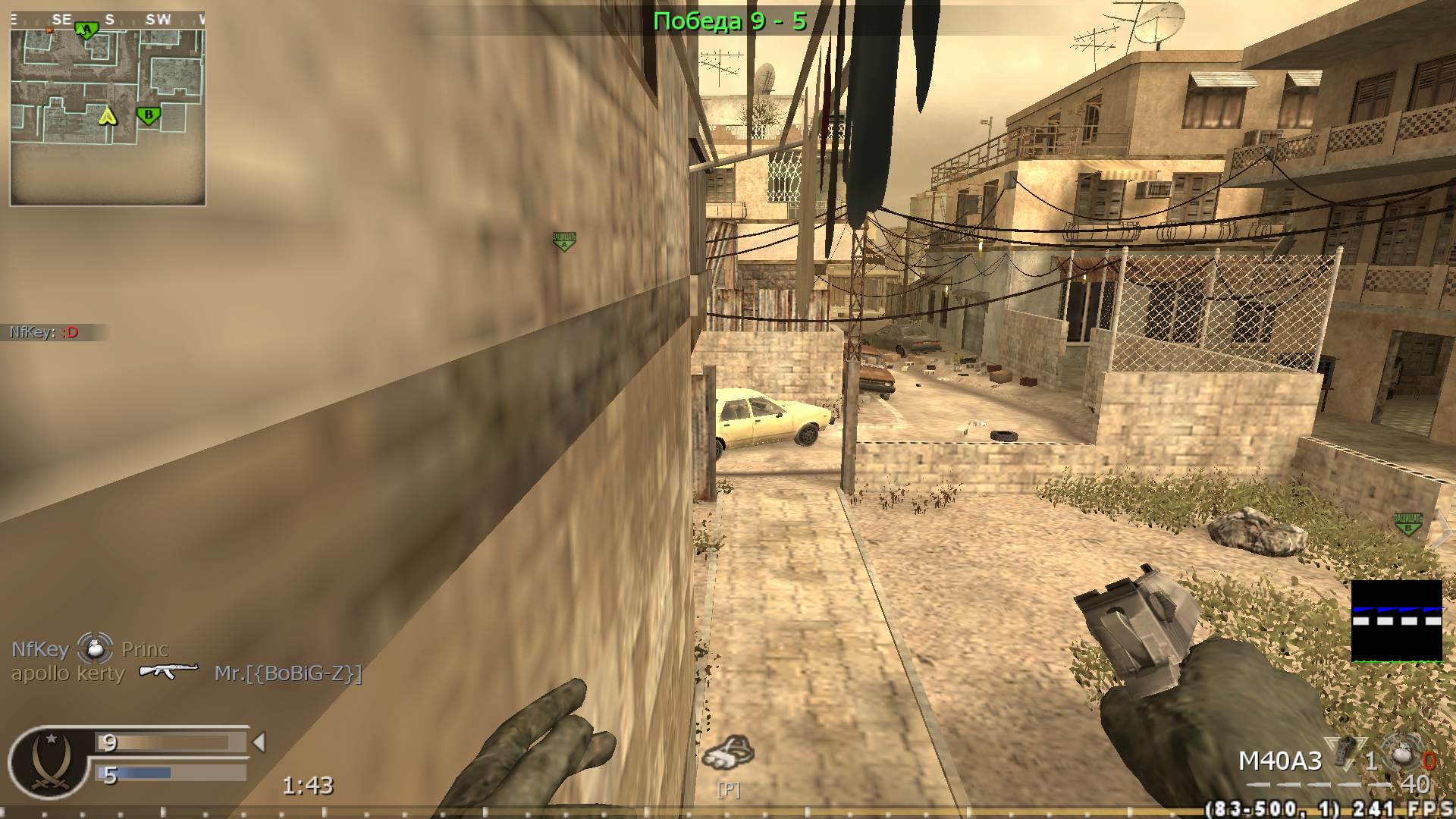Click the A bombsite marker on the minimap
1456x819 pixels.
click(x=86, y=29)
